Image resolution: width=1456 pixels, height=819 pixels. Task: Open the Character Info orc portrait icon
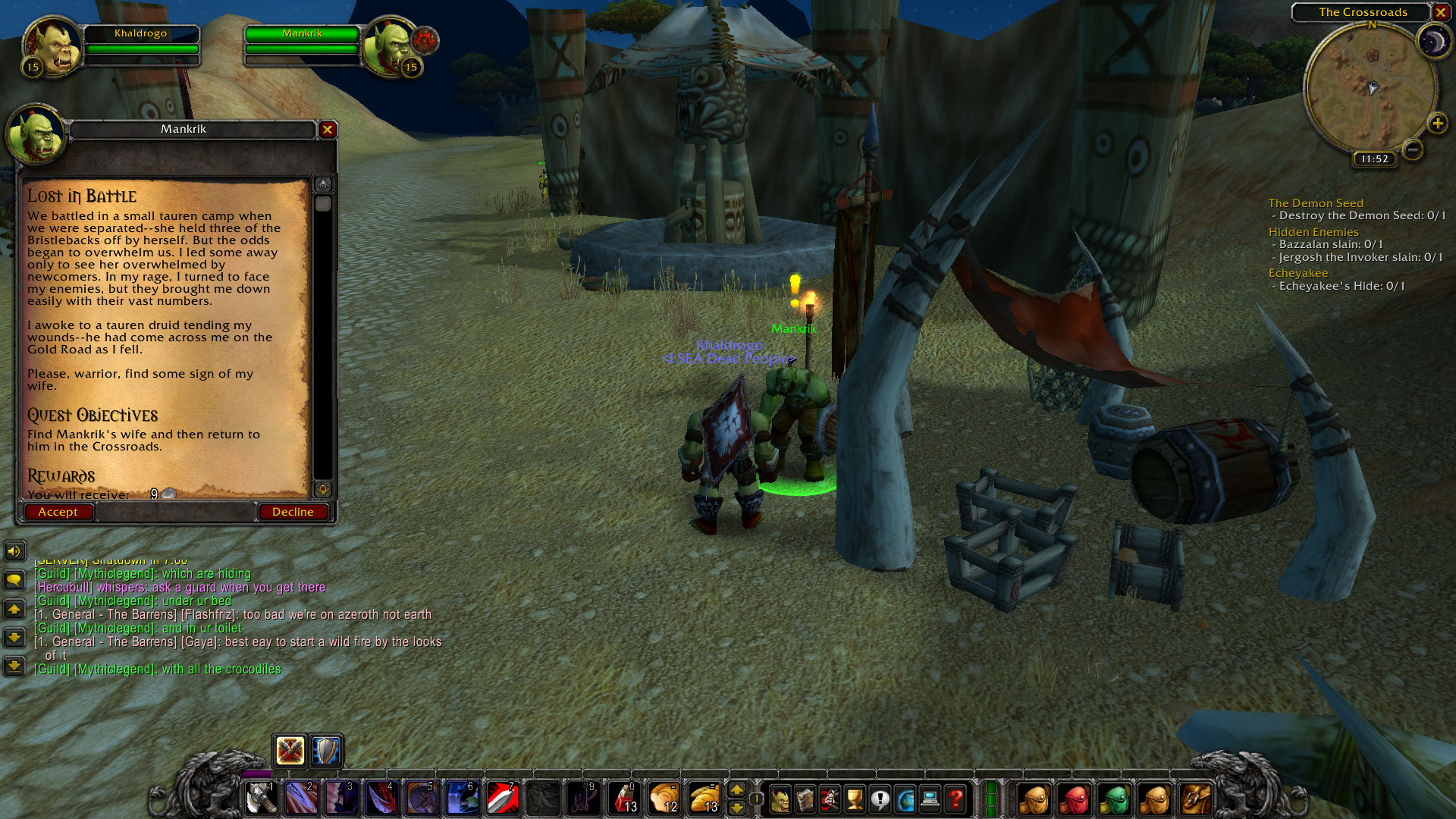click(x=781, y=799)
